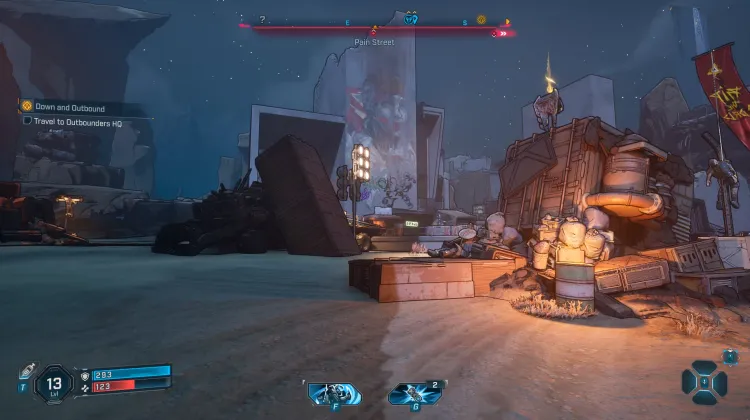Toggle the Travel to Outbounders HQ objective checkbox
The image size is (750, 420).
tap(28, 120)
